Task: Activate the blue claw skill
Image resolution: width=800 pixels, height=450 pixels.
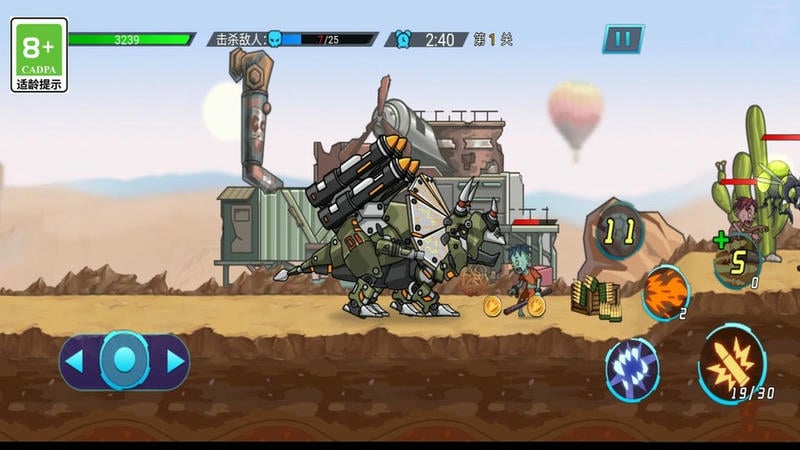Action: [632, 367]
